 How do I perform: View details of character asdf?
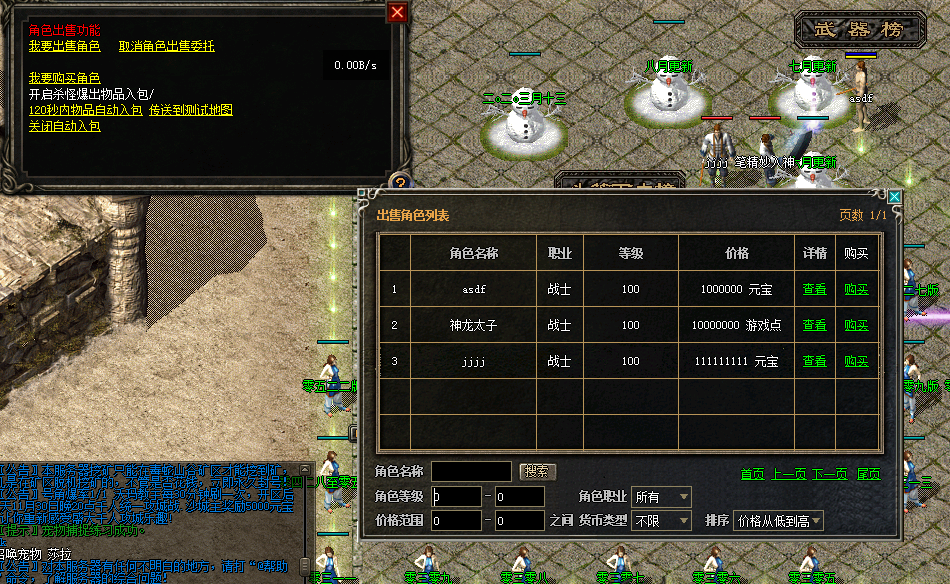click(x=815, y=290)
